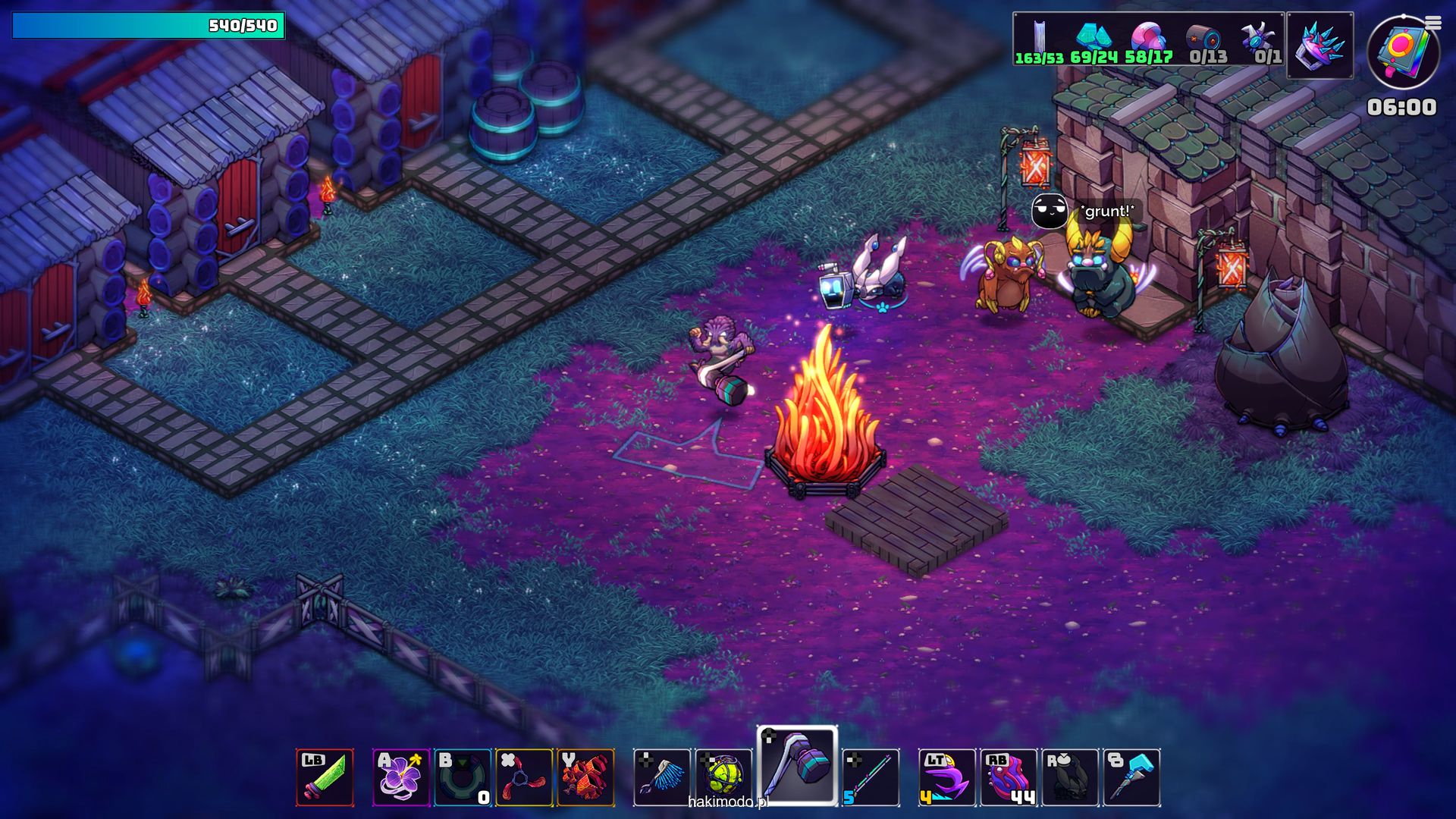Pick the yellow-green caged orb slot
Image resolution: width=1456 pixels, height=819 pixels.
(723, 777)
